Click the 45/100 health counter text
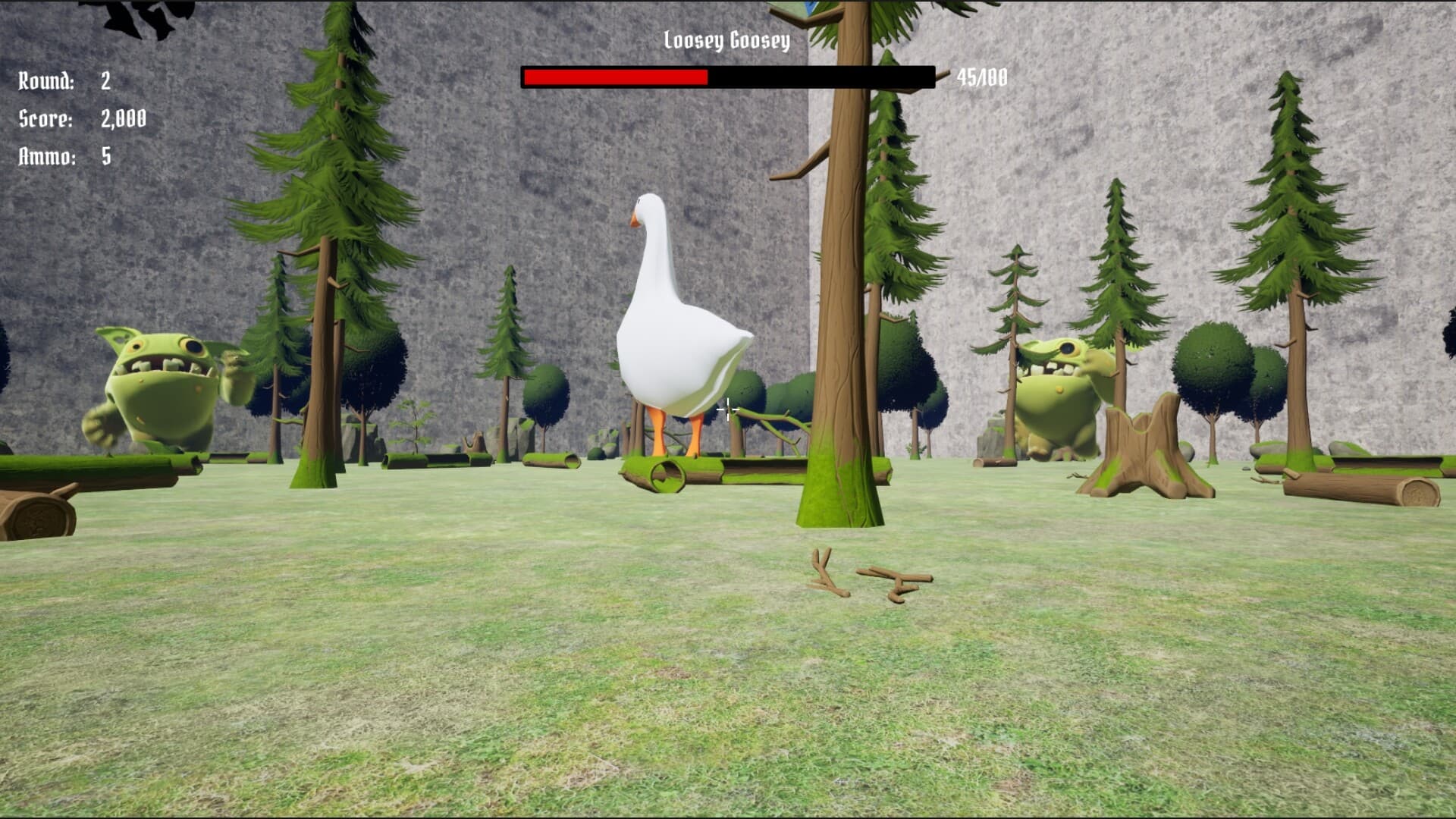1456x819 pixels. [x=982, y=74]
